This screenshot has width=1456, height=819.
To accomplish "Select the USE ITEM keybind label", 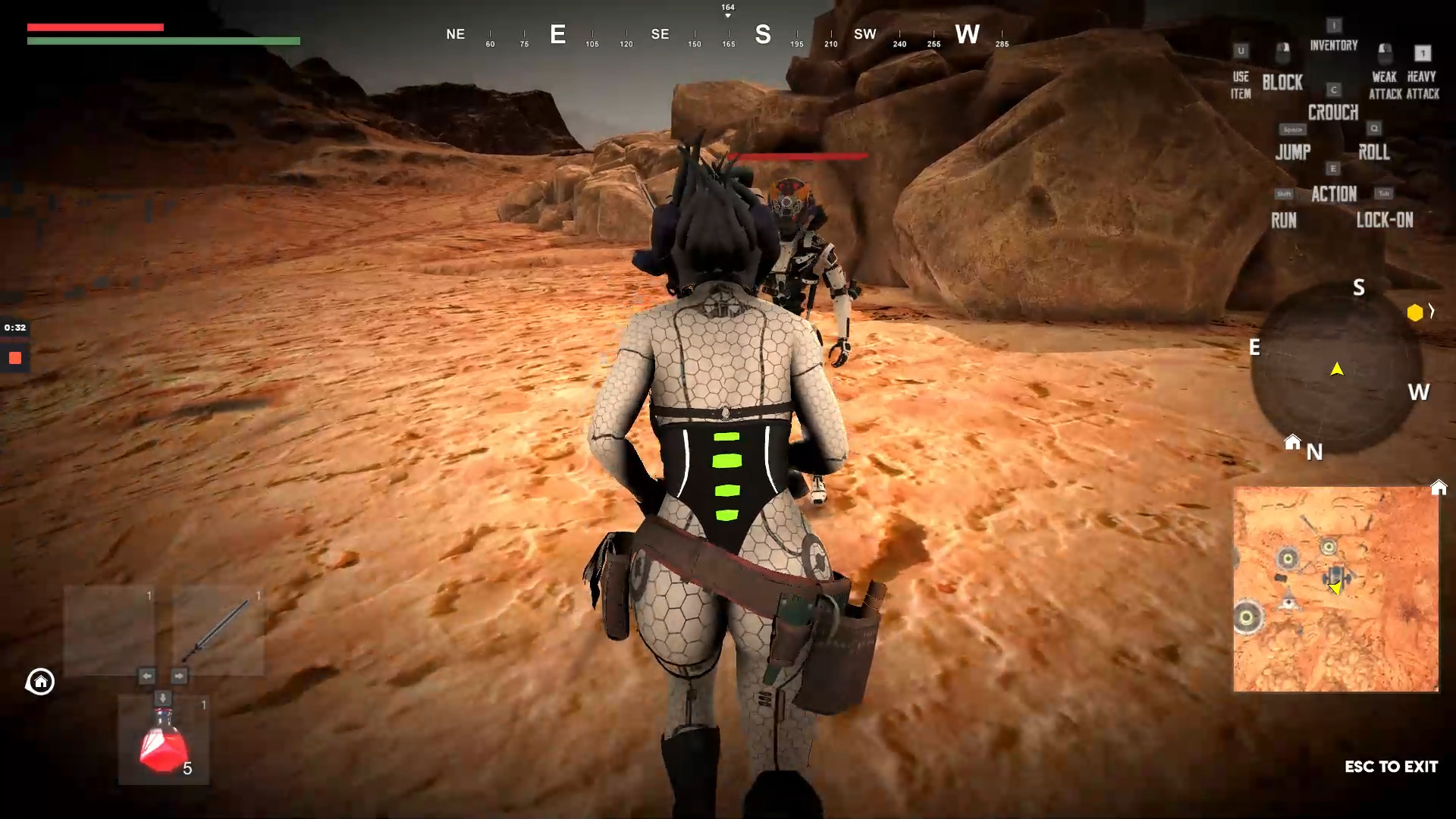I will coord(1241,86).
